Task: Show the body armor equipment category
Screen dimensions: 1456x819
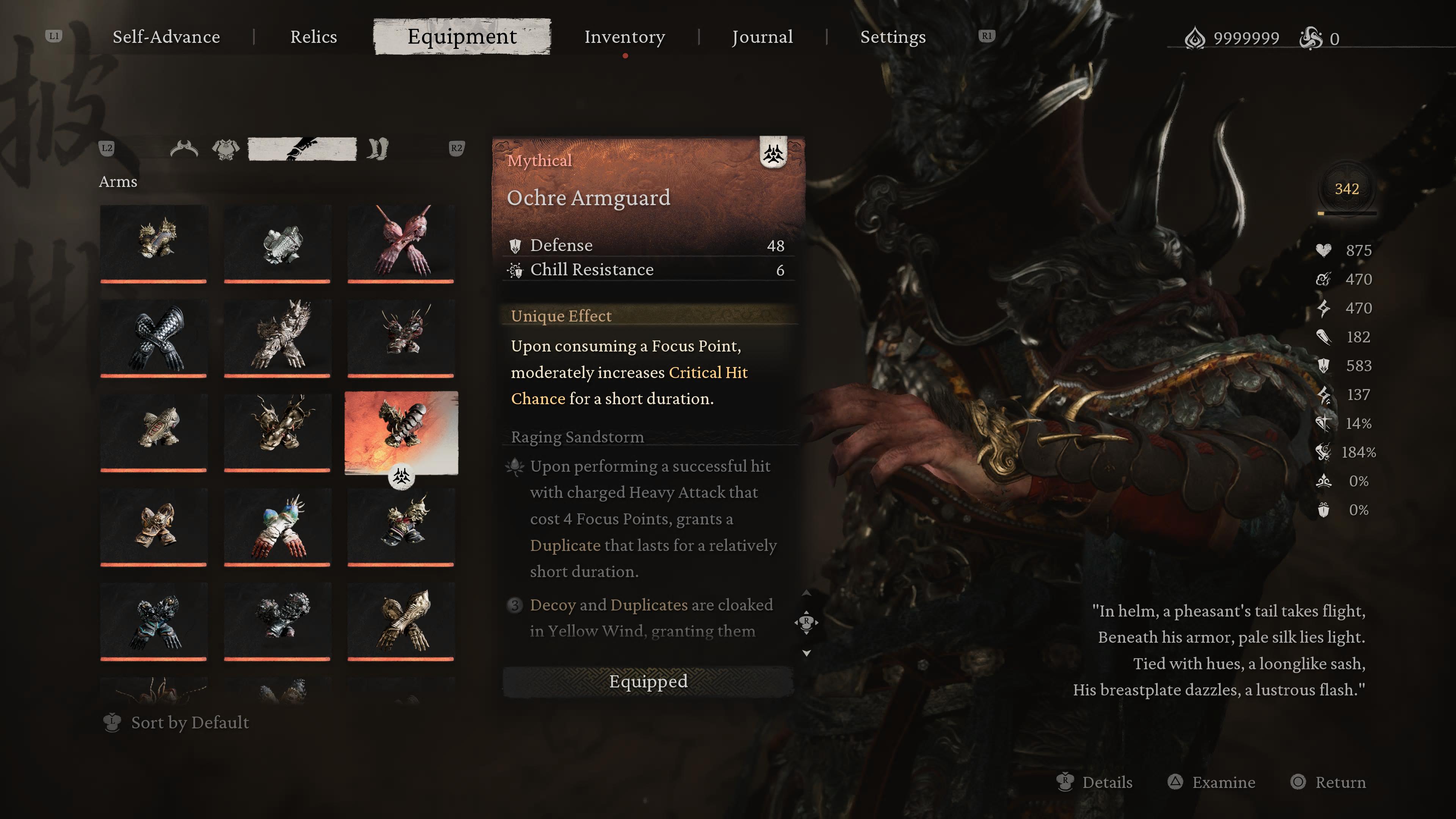Action: pos(226,149)
